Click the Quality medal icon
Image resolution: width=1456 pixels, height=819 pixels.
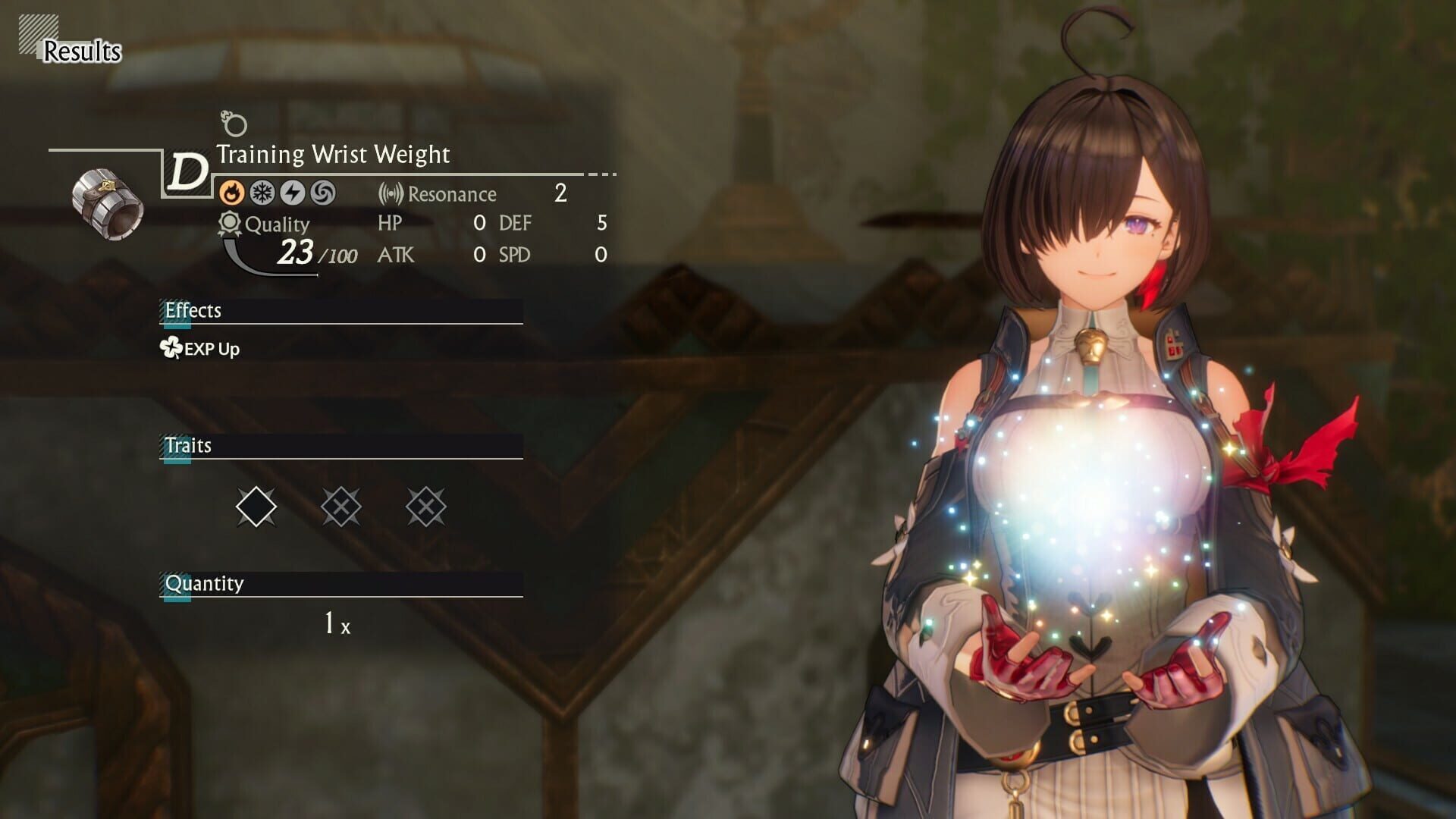[x=227, y=222]
